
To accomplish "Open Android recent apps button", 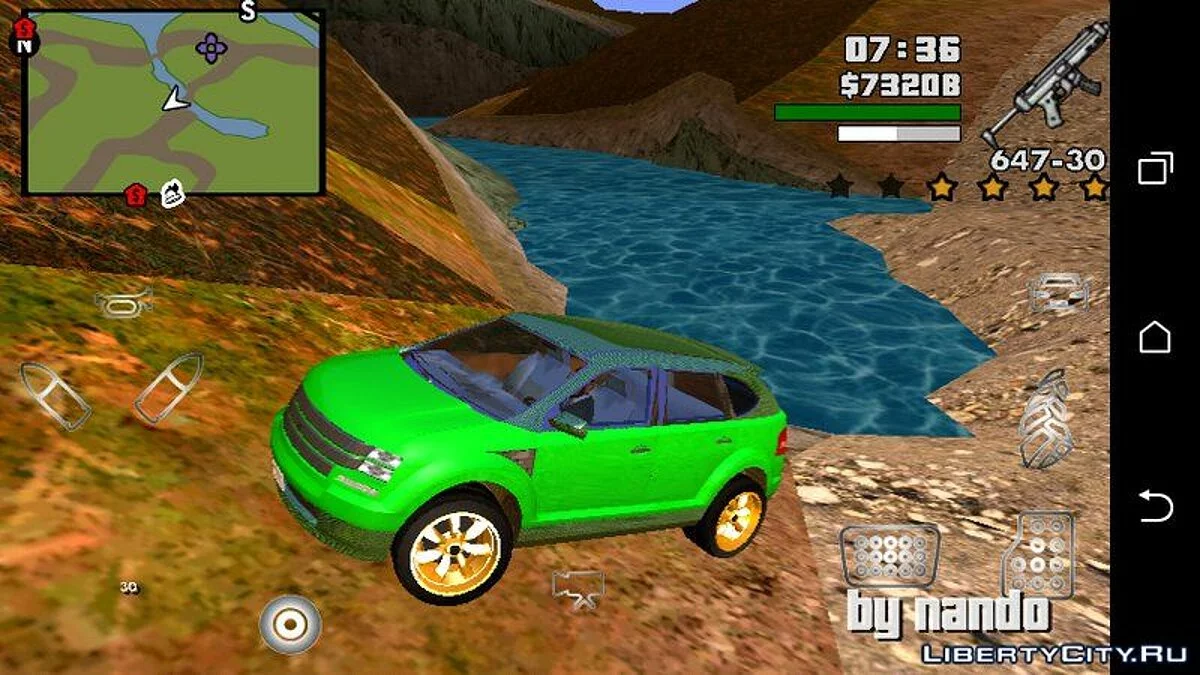I will (1155, 168).
